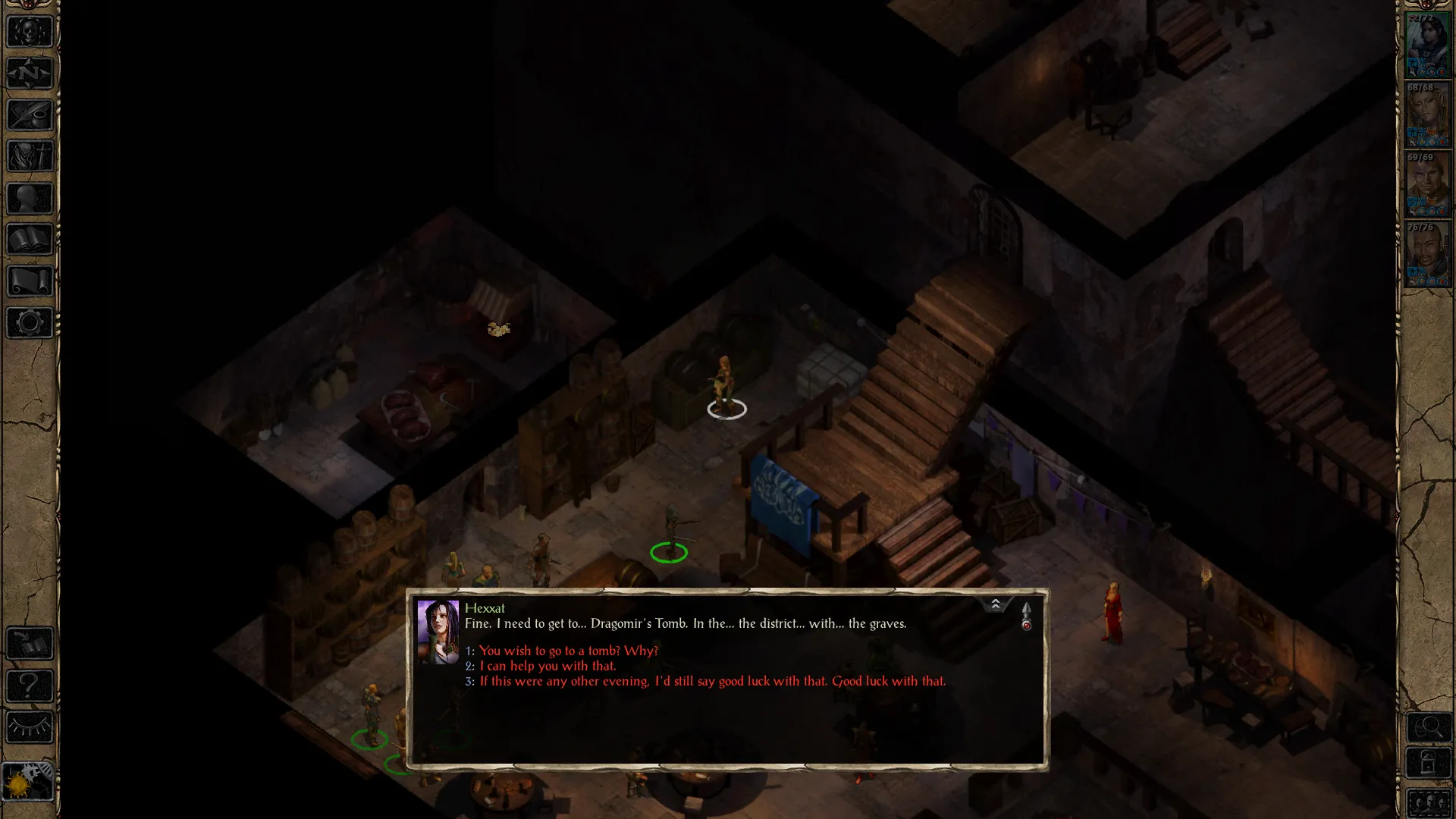This screenshot has width=1456, height=819.
Task: Open help using the question mark button
Action: tap(30, 686)
